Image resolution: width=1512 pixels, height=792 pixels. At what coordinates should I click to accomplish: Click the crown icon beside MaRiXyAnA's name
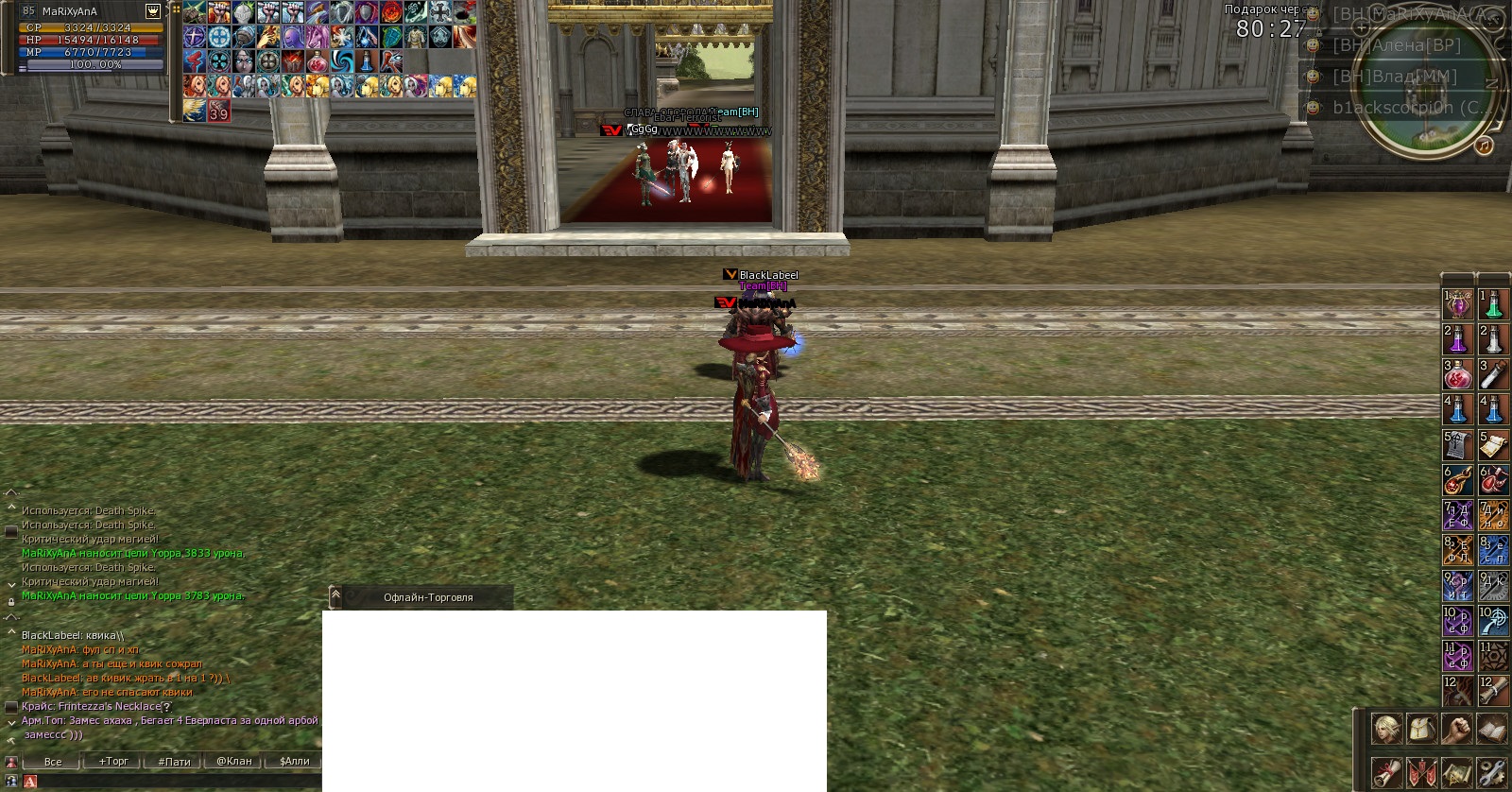click(153, 11)
